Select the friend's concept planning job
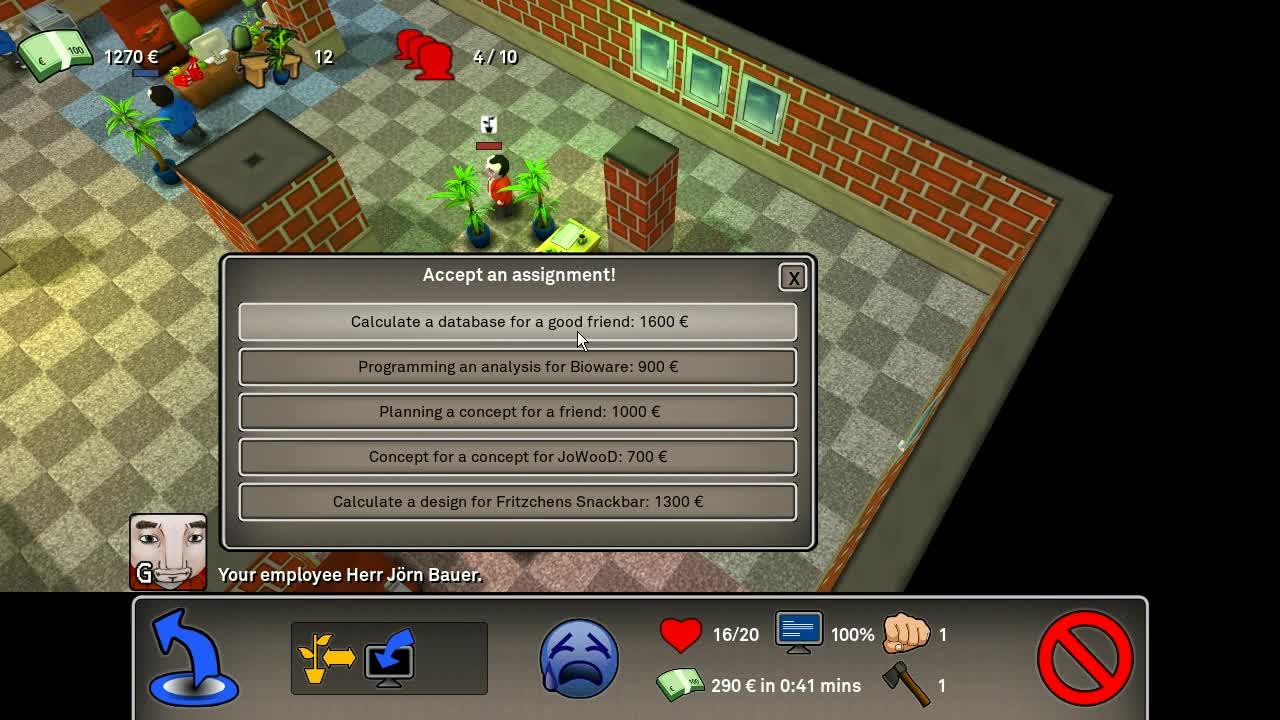Viewport: 1280px width, 720px height. (518, 412)
